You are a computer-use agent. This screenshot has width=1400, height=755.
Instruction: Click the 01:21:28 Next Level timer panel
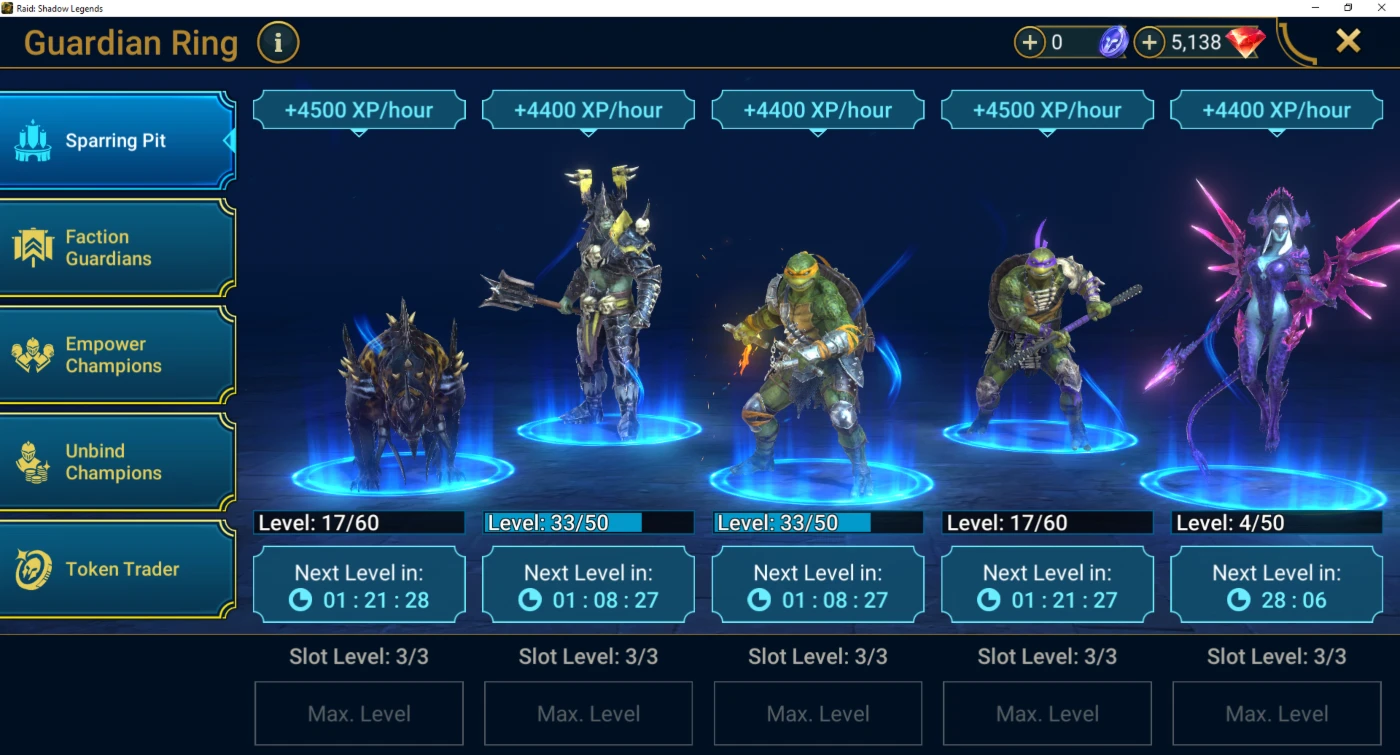point(359,586)
